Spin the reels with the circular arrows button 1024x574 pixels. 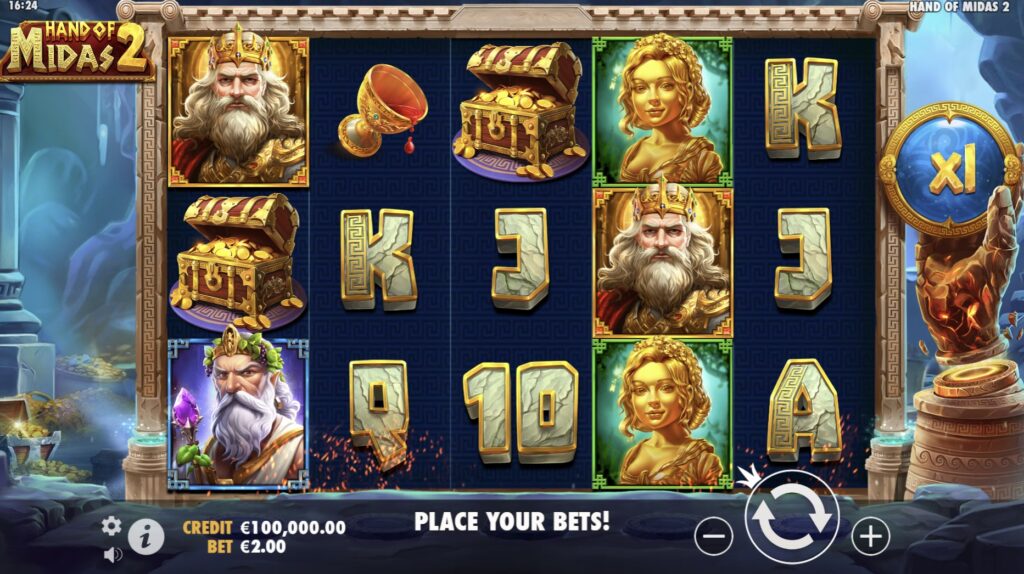coord(790,517)
